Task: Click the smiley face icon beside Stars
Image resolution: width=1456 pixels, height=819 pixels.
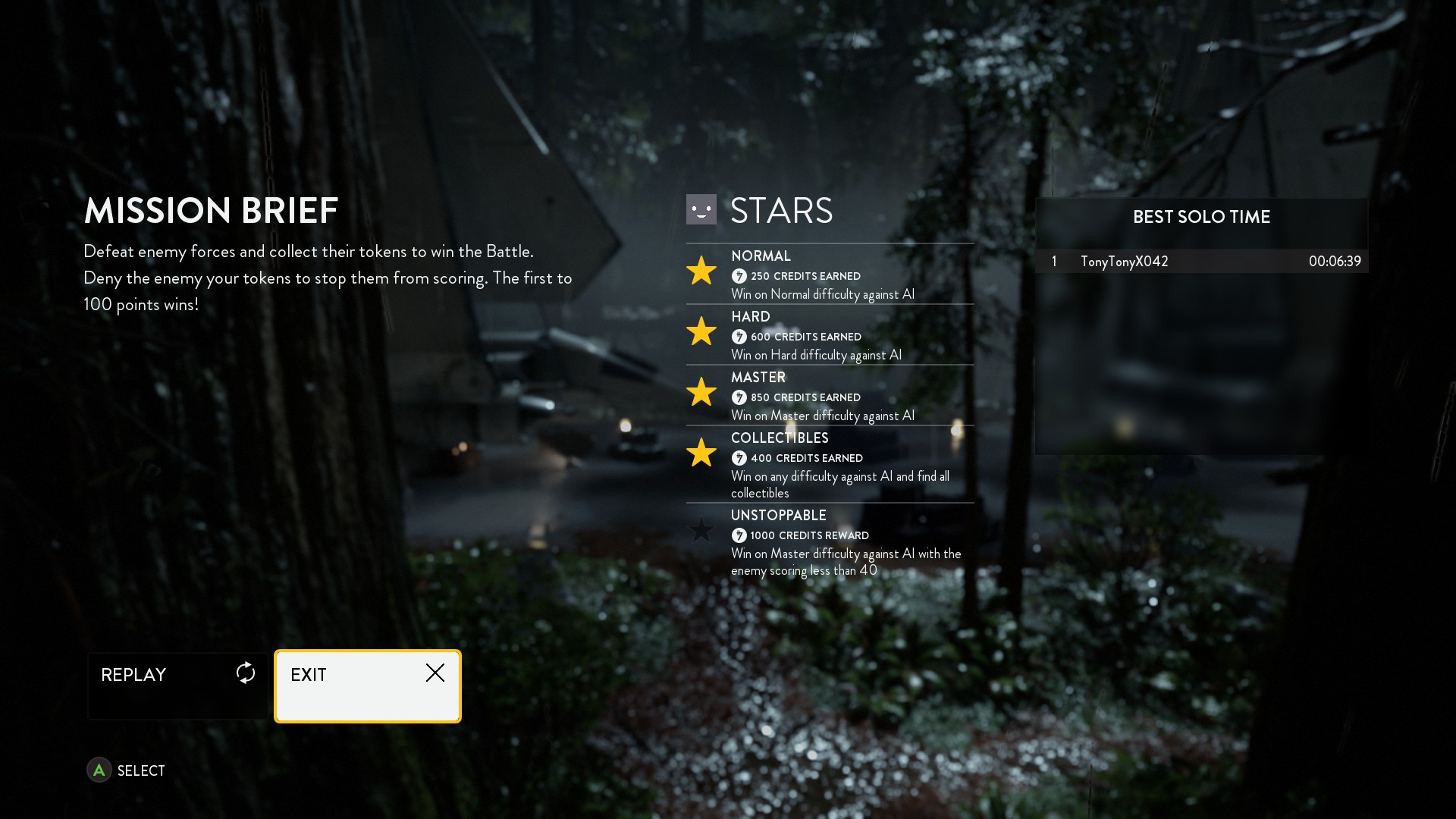Action: point(701,210)
